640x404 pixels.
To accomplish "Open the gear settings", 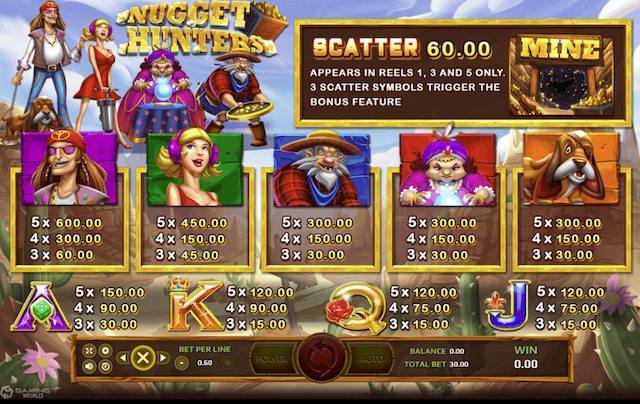I will click(x=105, y=350).
